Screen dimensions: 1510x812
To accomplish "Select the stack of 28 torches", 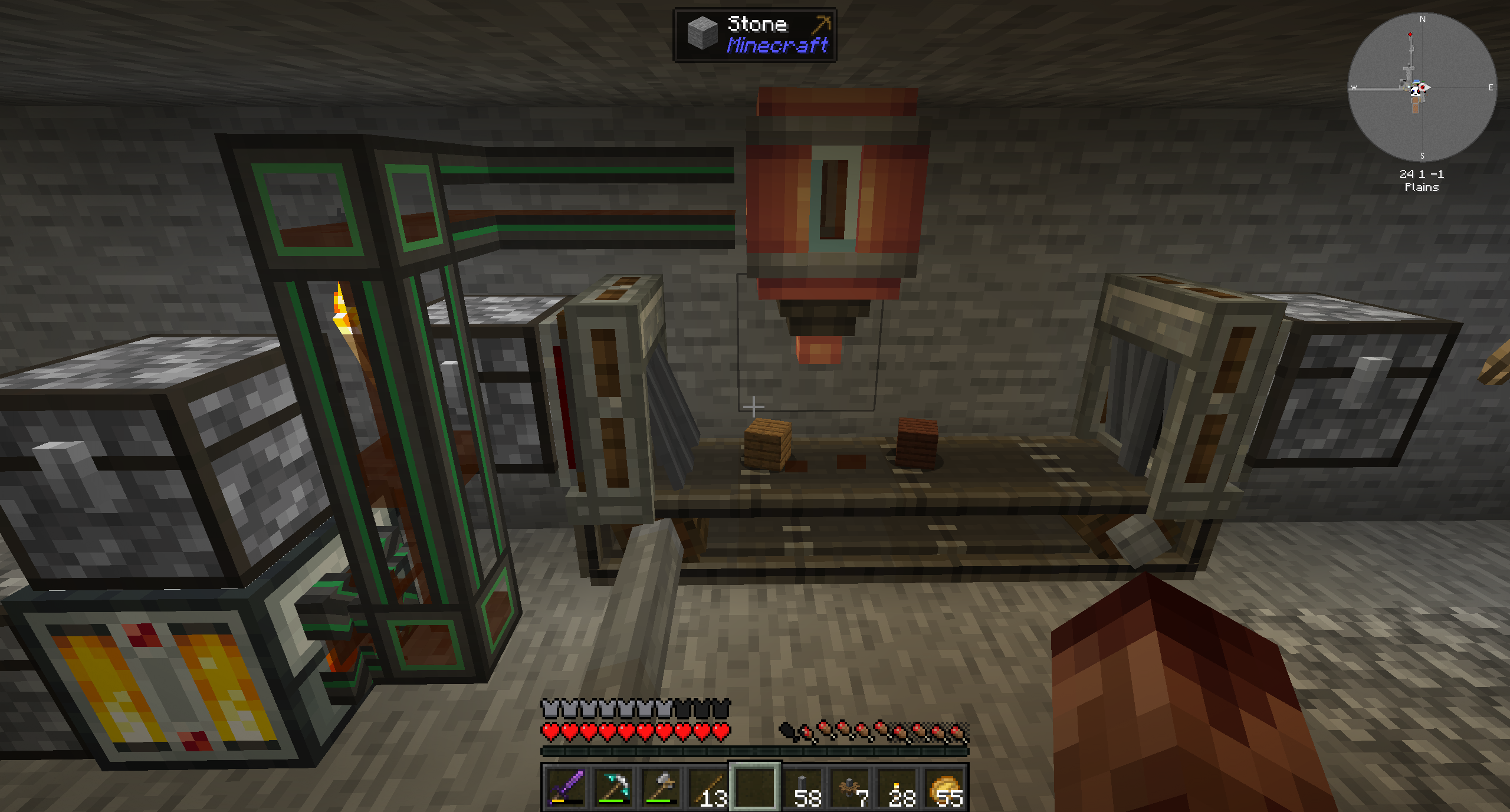I will (898, 787).
